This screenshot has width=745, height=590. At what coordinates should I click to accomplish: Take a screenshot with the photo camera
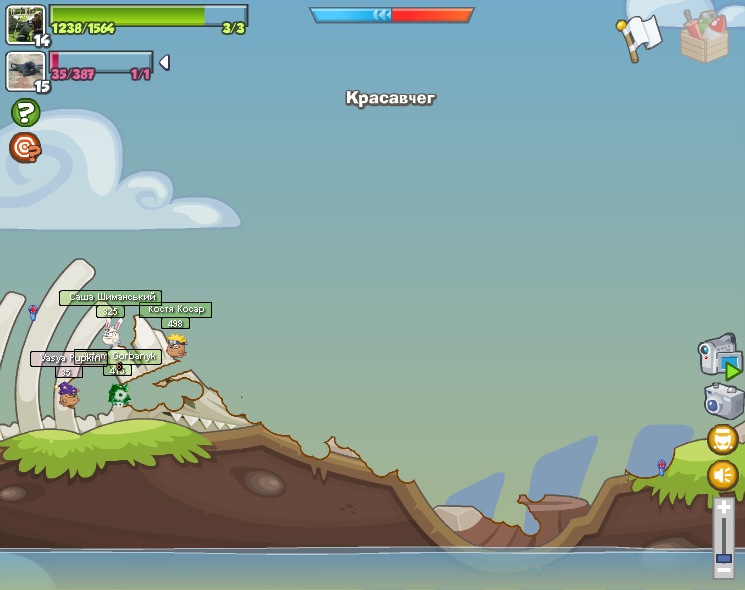pyautogui.click(x=723, y=401)
